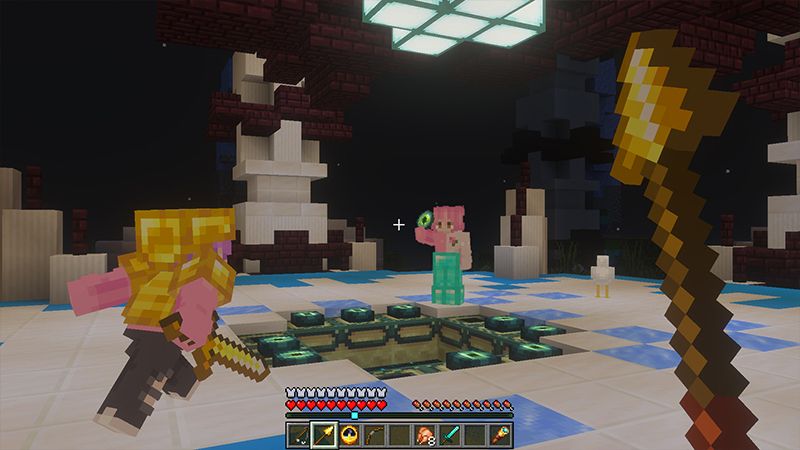Choose the round golden orb item slot
800x450 pixels.
coord(350,434)
